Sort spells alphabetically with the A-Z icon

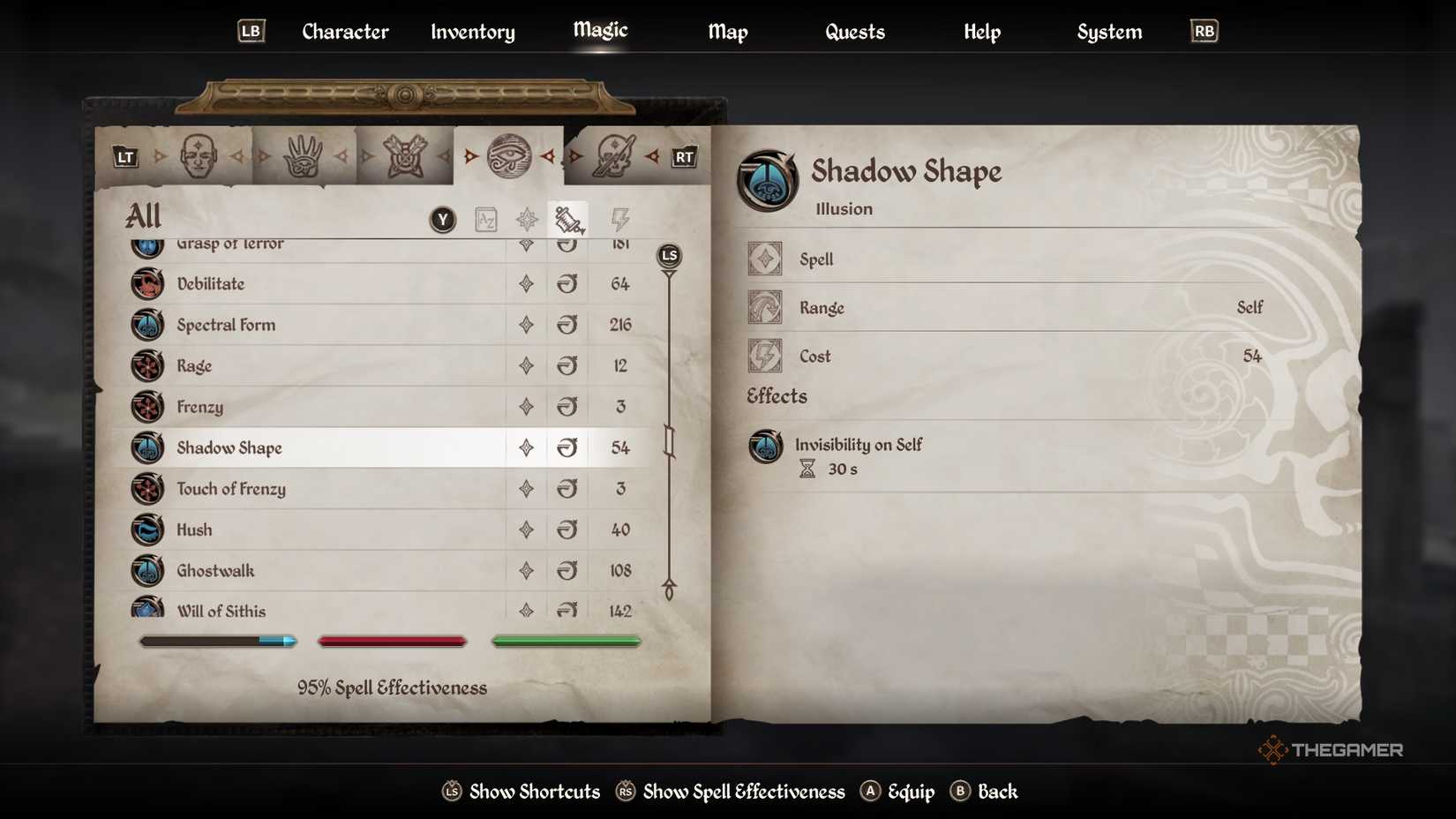click(x=484, y=219)
